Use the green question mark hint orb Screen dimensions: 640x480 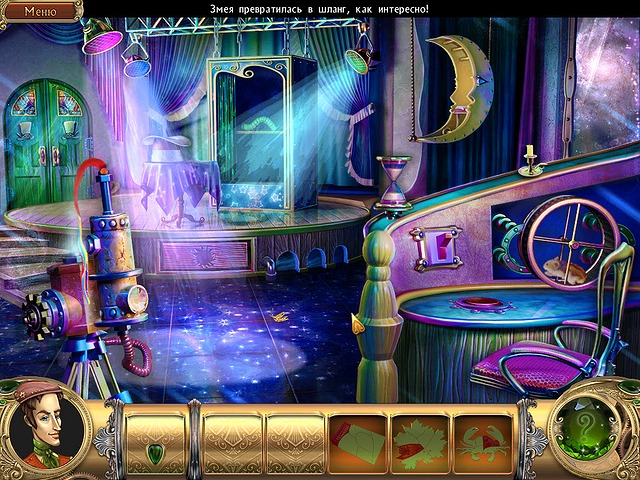click(593, 431)
